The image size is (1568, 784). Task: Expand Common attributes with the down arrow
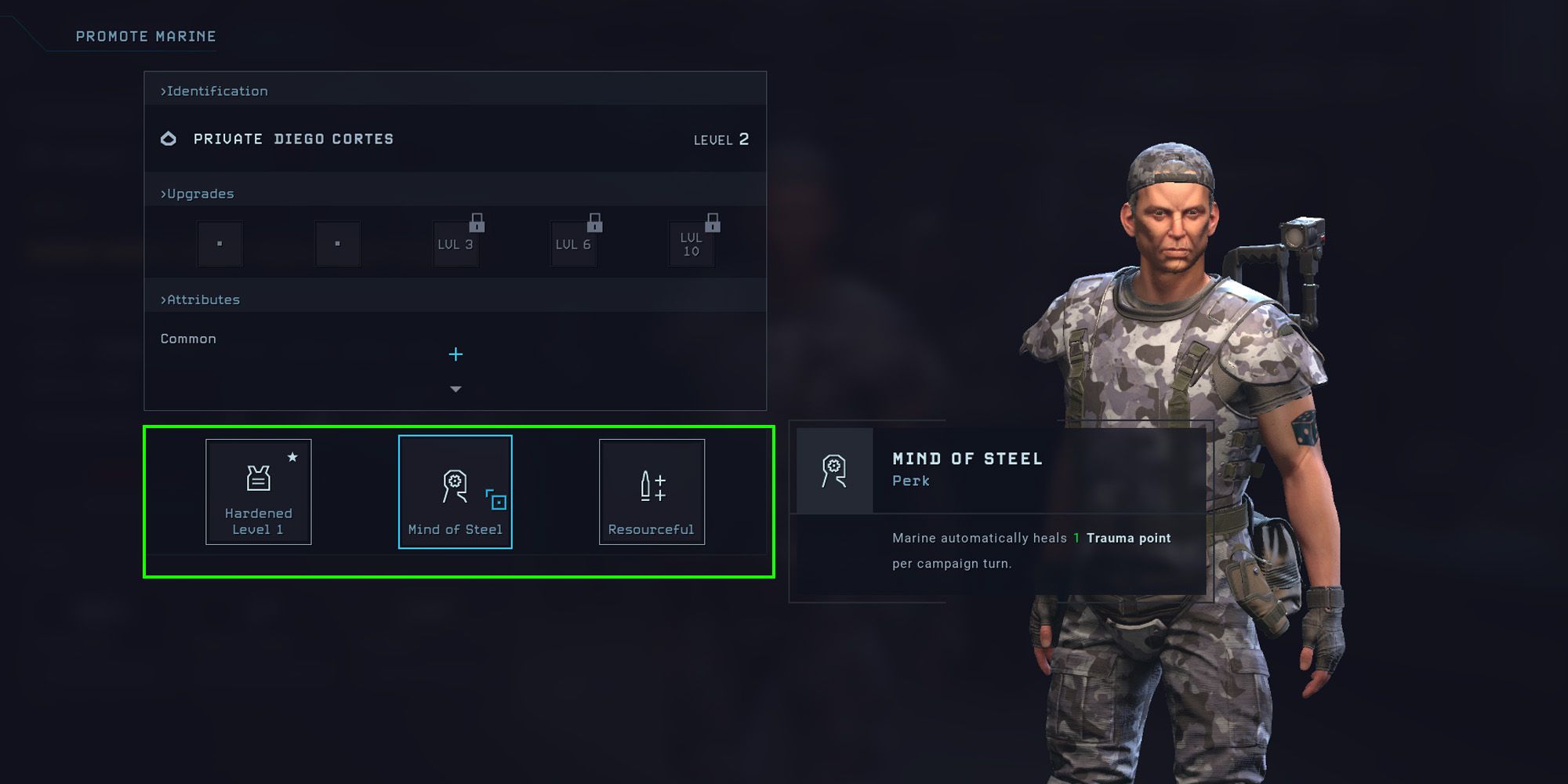(455, 389)
